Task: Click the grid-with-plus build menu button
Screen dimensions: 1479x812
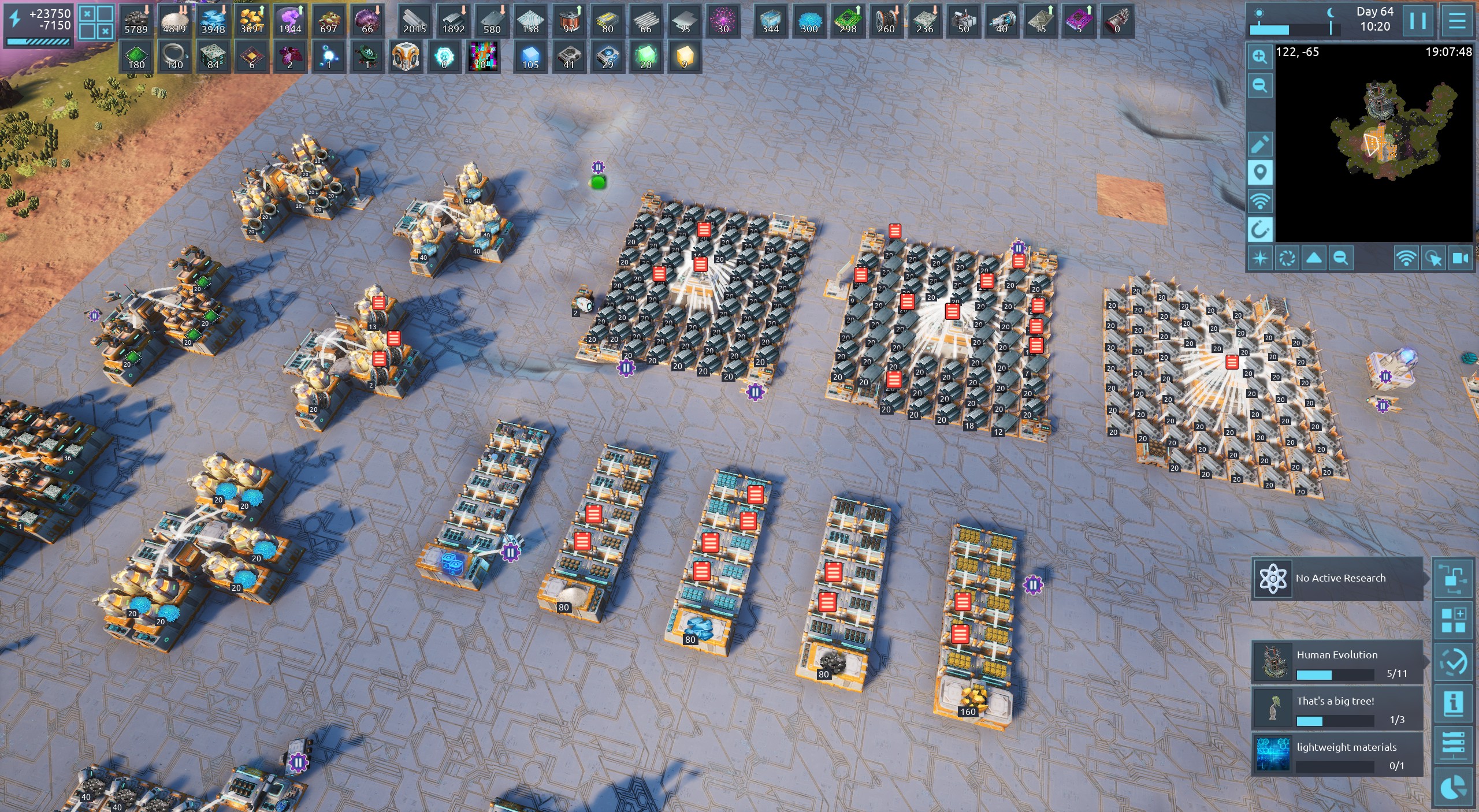Action: (1453, 620)
